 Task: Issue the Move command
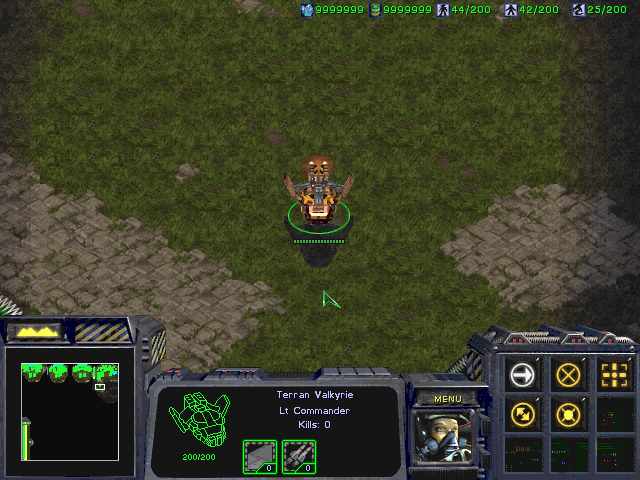click(523, 375)
